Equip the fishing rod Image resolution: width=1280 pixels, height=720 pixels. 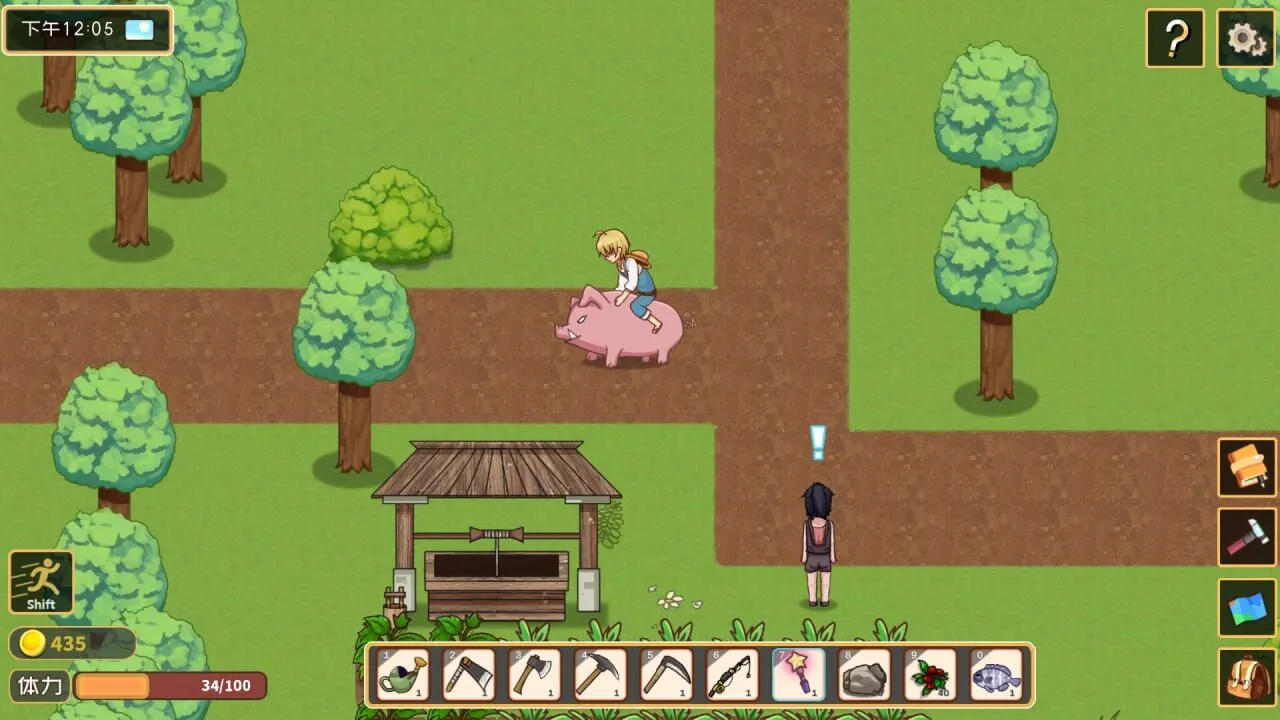(733, 675)
